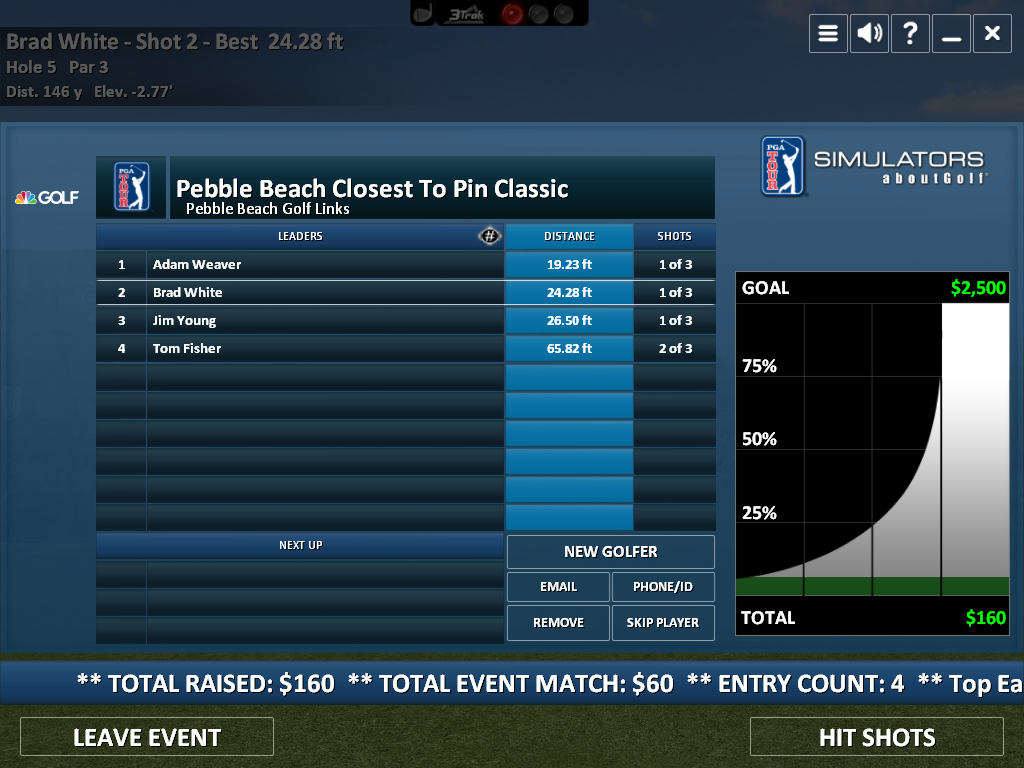Select Adam Weaver's leaderboard row
The height and width of the screenshot is (768, 1024).
point(300,265)
